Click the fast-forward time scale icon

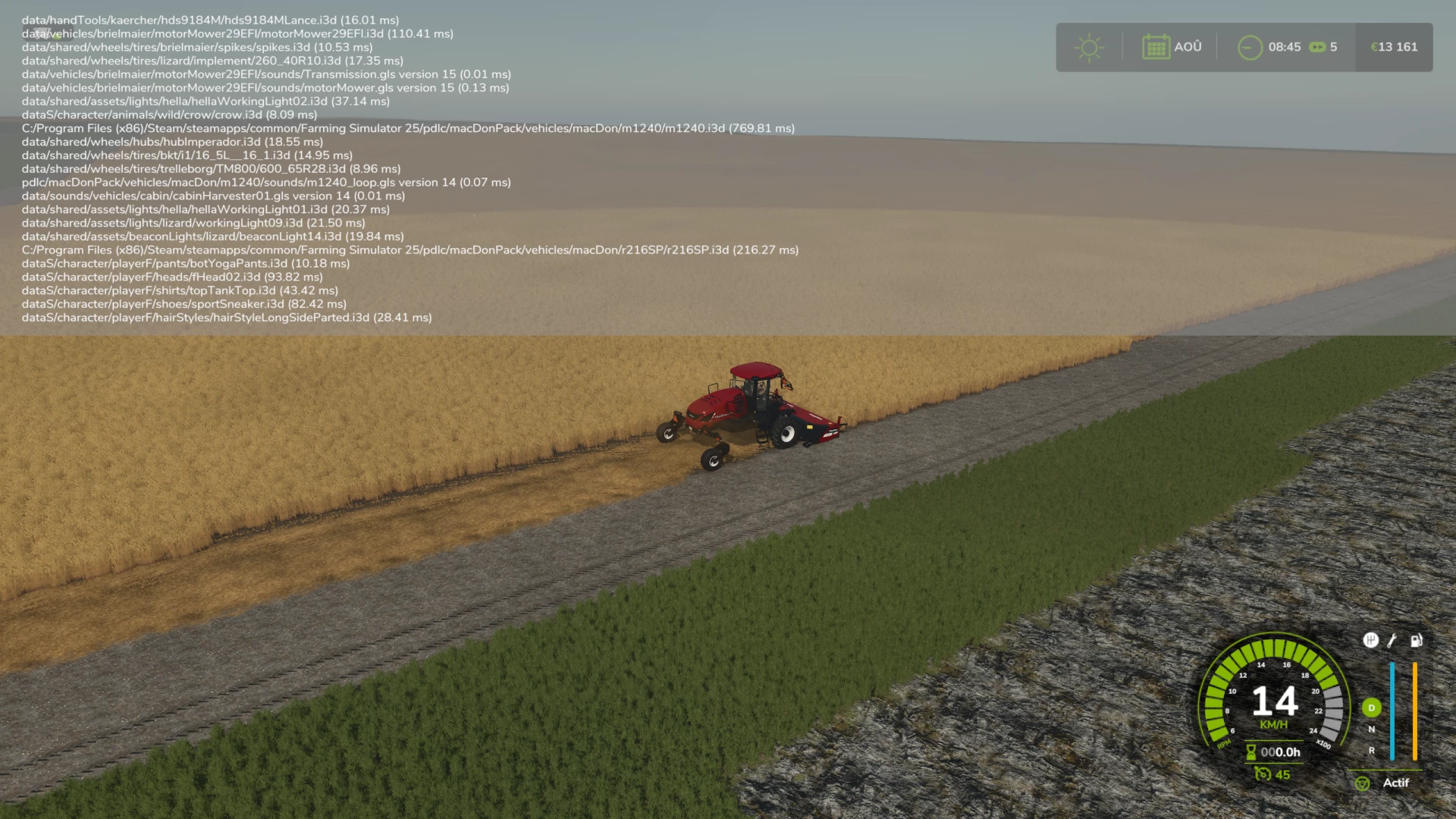coord(1316,47)
